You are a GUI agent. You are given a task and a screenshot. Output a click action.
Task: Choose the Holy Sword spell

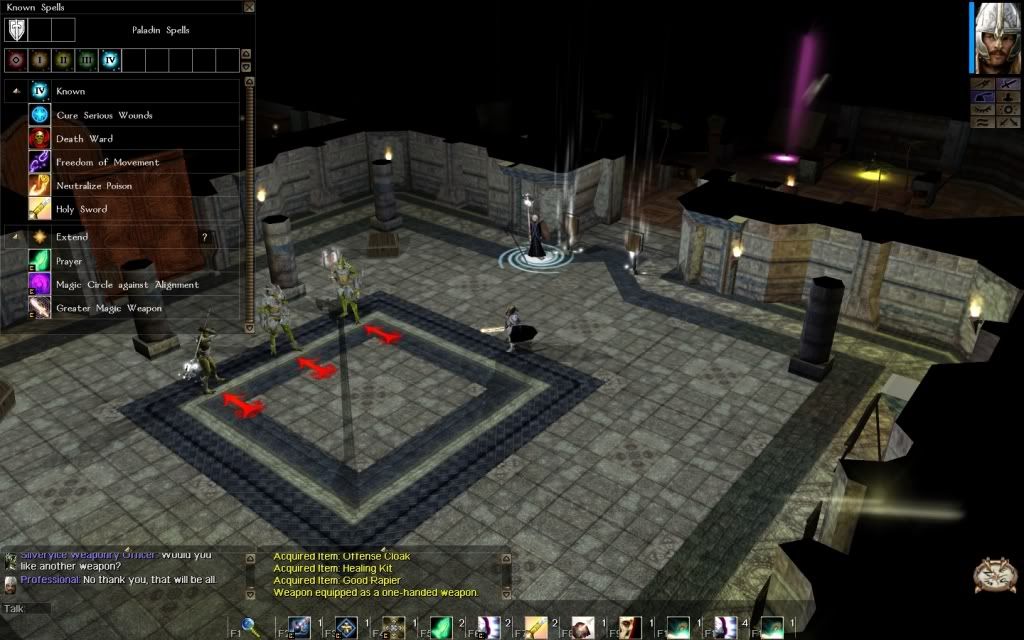coord(81,209)
